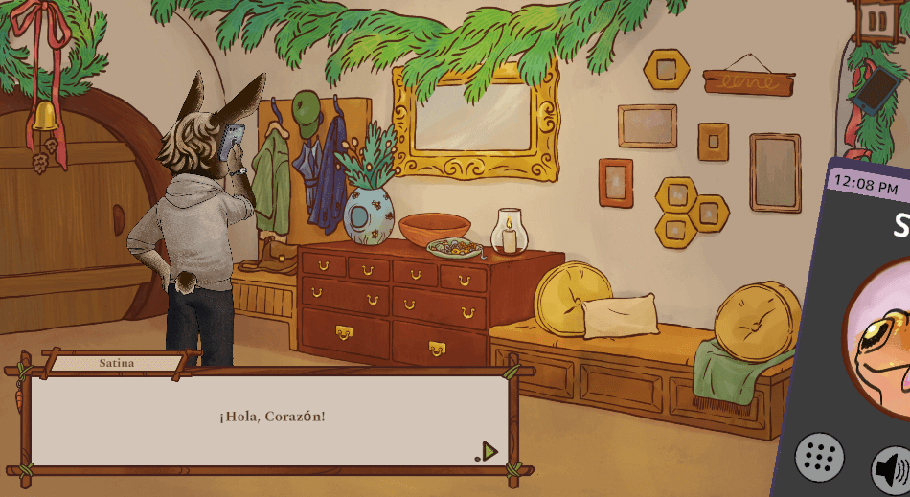Viewport: 910px width, 497px height.
Task: Open the hanging smartphone icon
Action: point(874,91)
